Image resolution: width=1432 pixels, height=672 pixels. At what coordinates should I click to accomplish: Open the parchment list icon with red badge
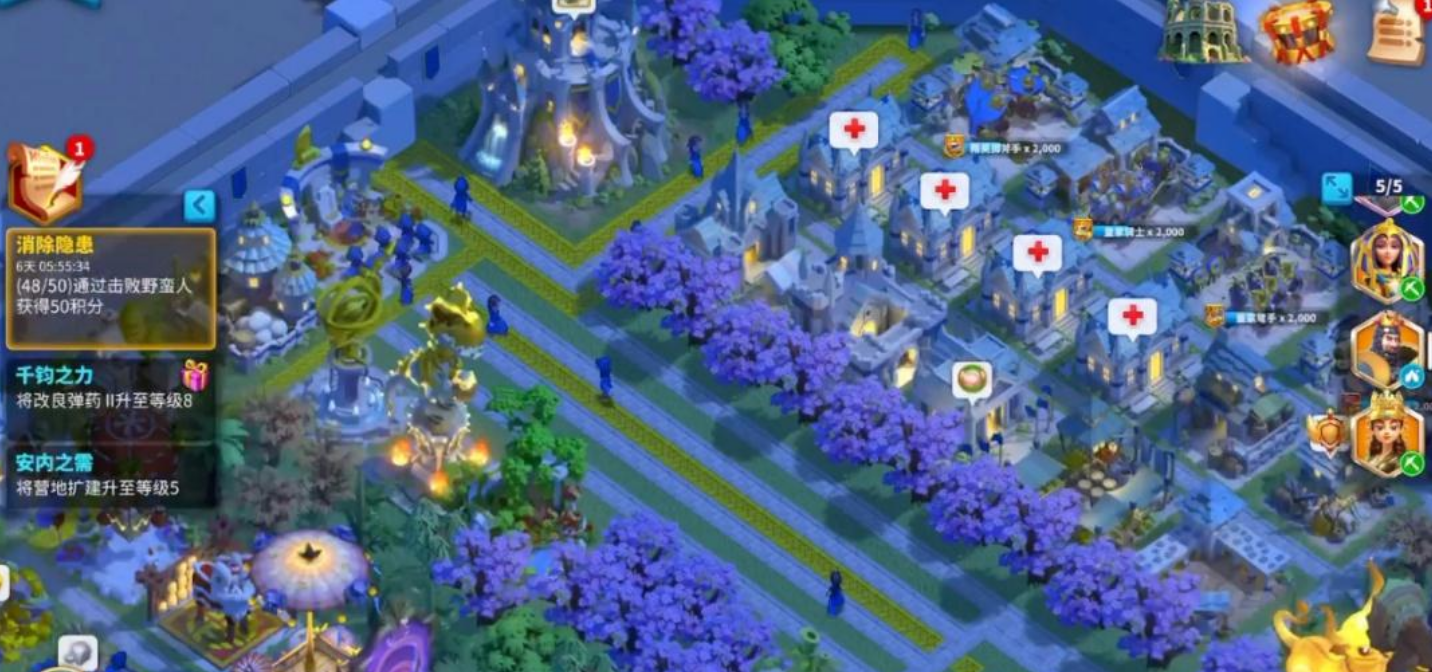click(1398, 32)
